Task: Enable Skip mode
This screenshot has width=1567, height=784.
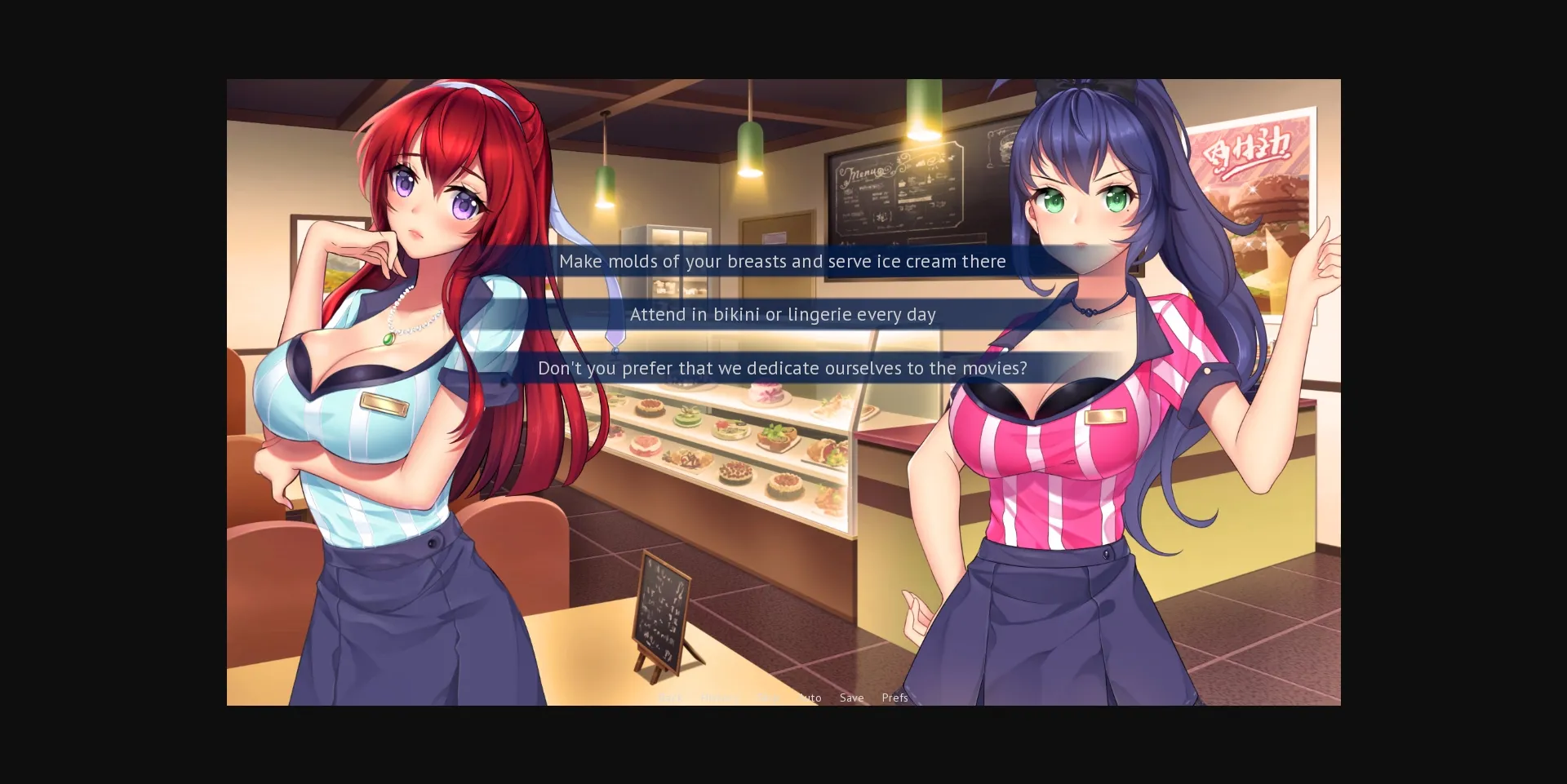Action: [767, 698]
